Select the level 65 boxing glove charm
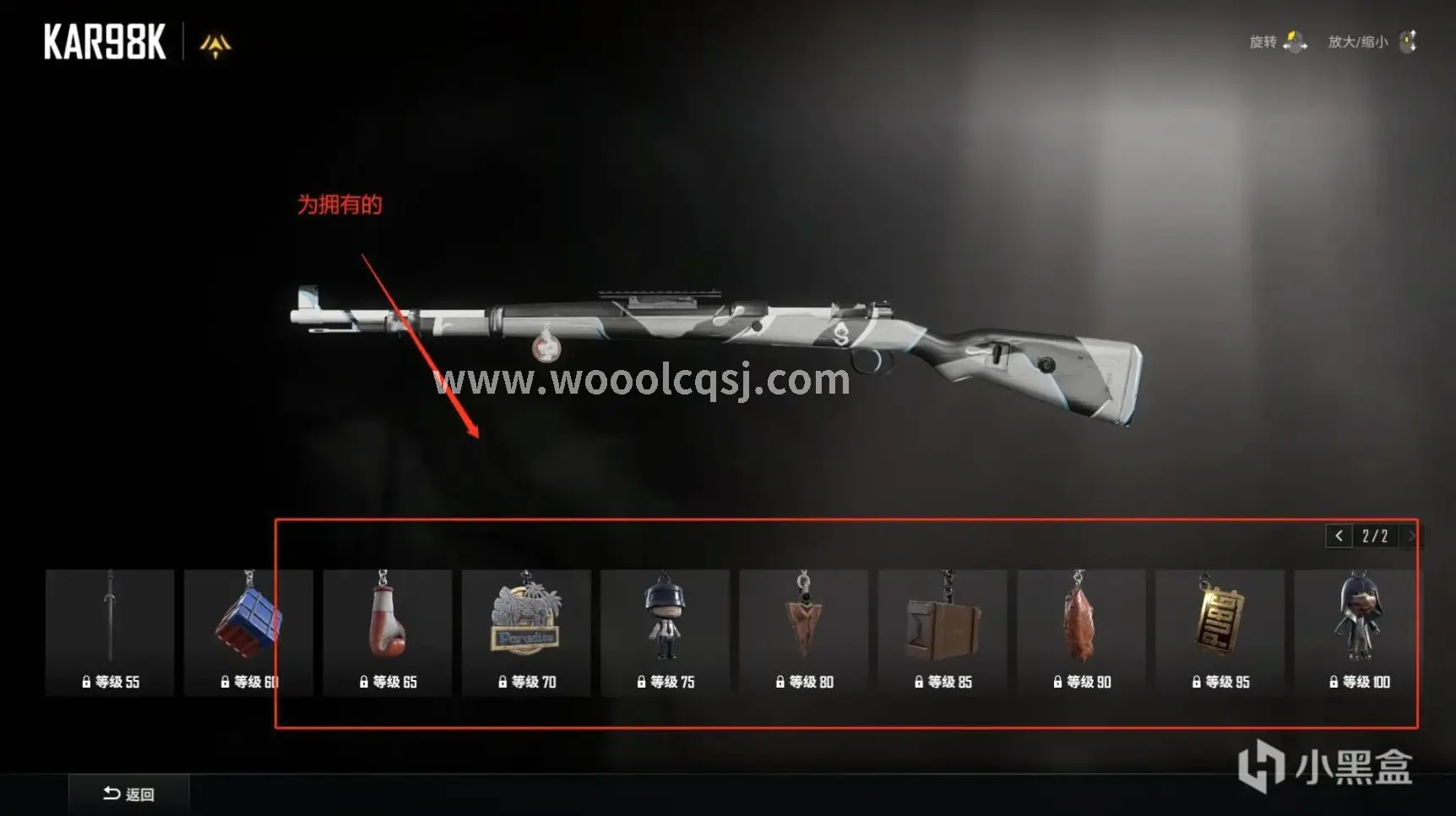This screenshot has height=816, width=1456. point(387,632)
